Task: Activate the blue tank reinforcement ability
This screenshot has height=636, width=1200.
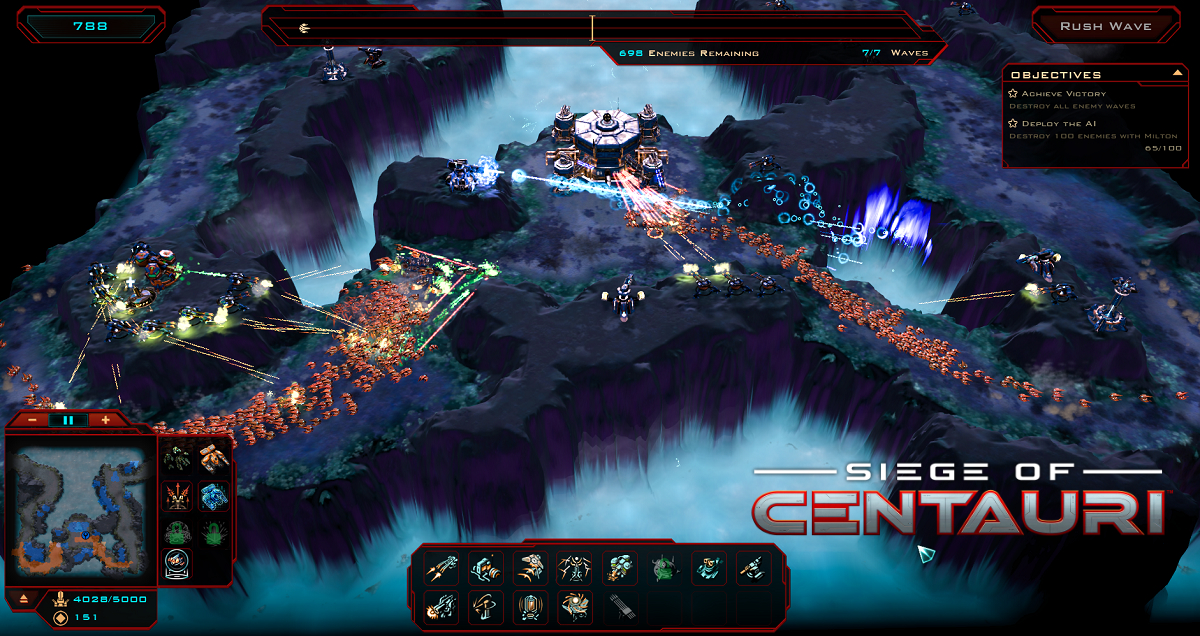Action: click(214, 495)
